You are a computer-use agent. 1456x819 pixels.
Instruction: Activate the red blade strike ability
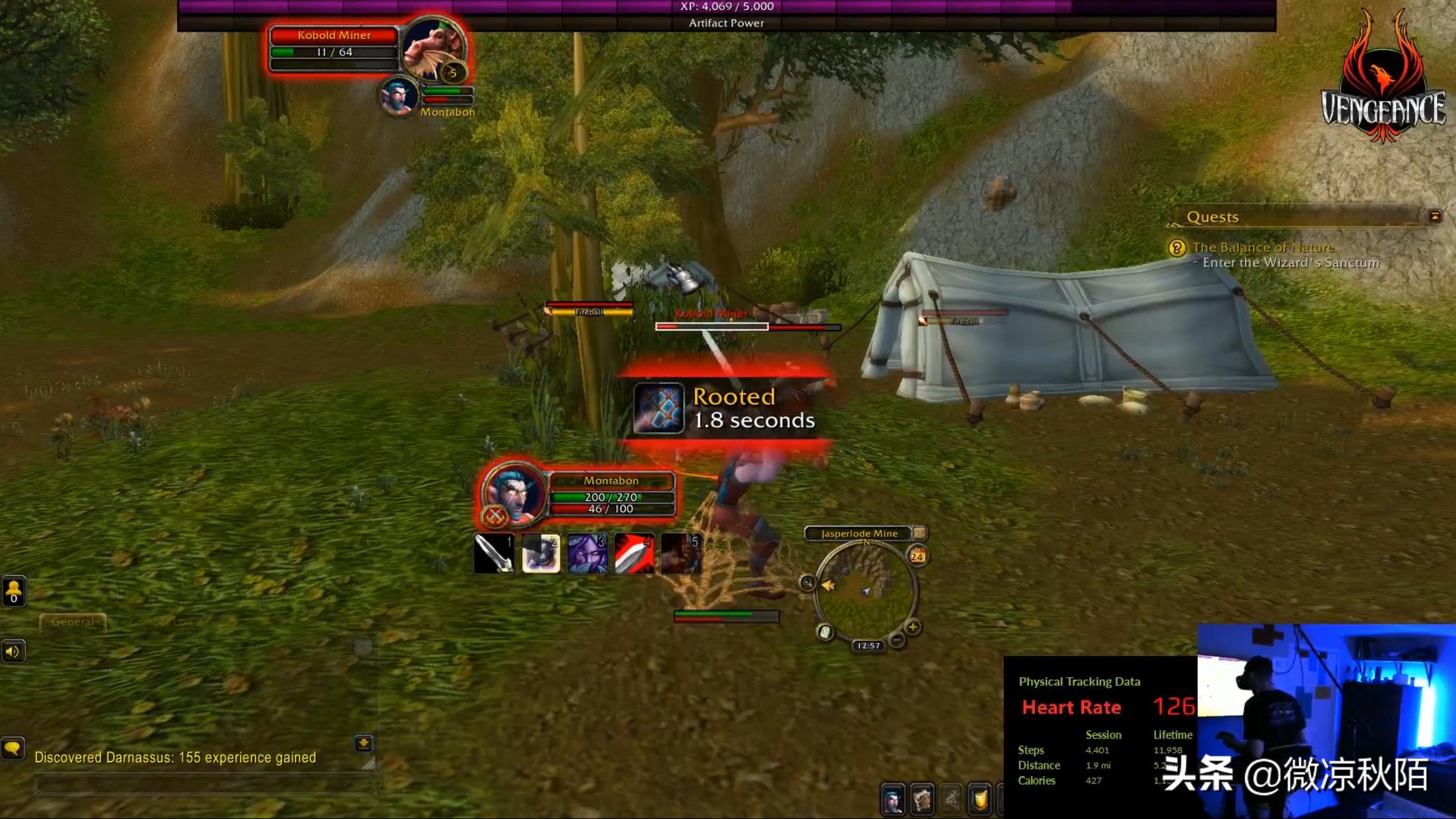pyautogui.click(x=634, y=553)
